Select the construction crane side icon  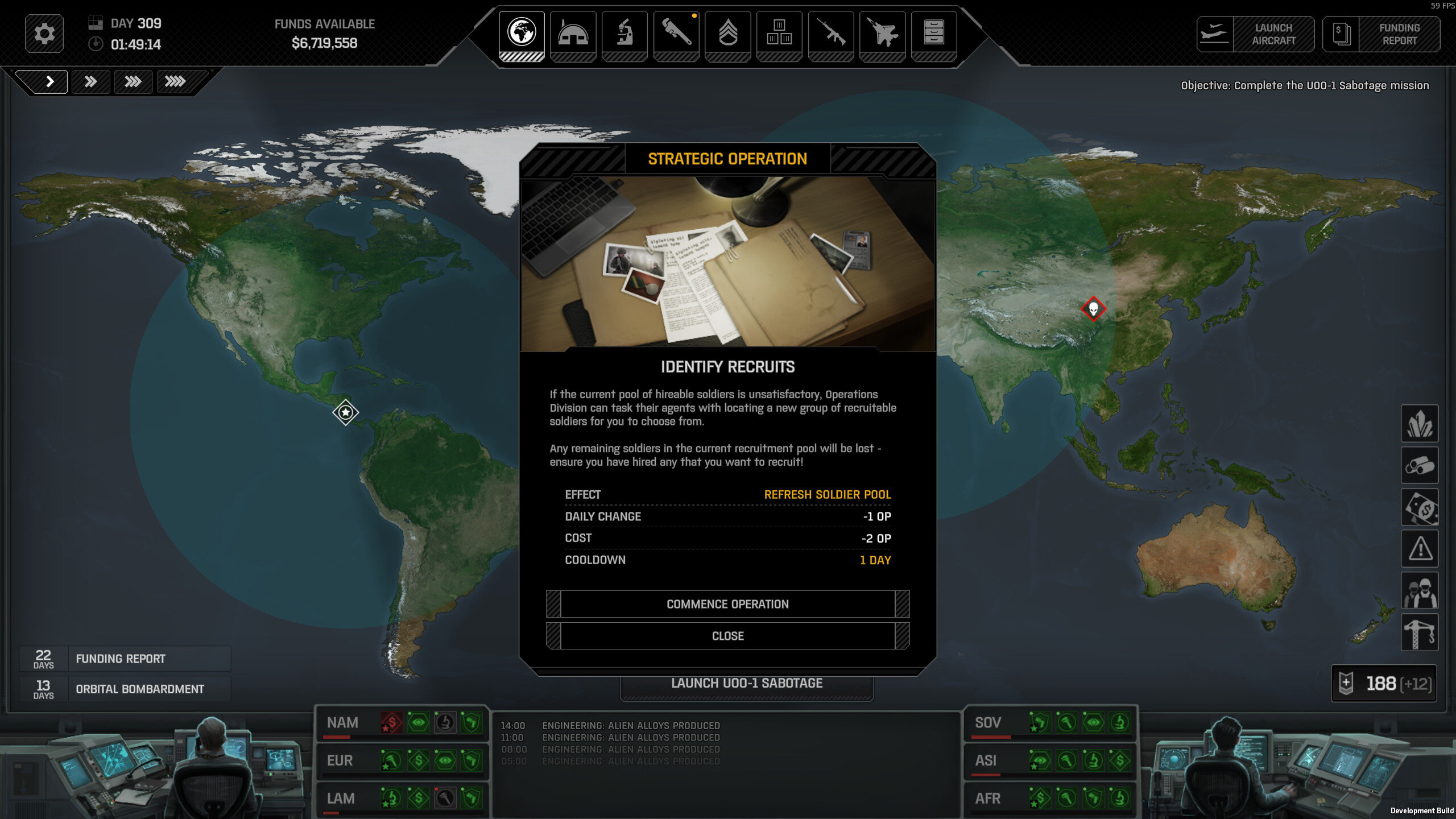pos(1420,632)
